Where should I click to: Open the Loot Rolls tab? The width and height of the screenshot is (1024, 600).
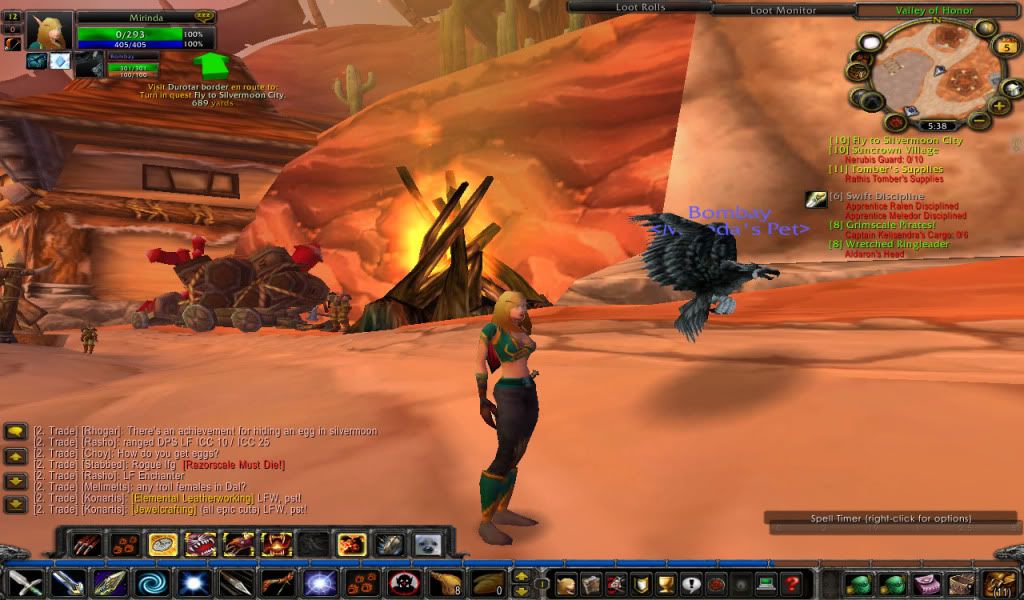pyautogui.click(x=639, y=8)
